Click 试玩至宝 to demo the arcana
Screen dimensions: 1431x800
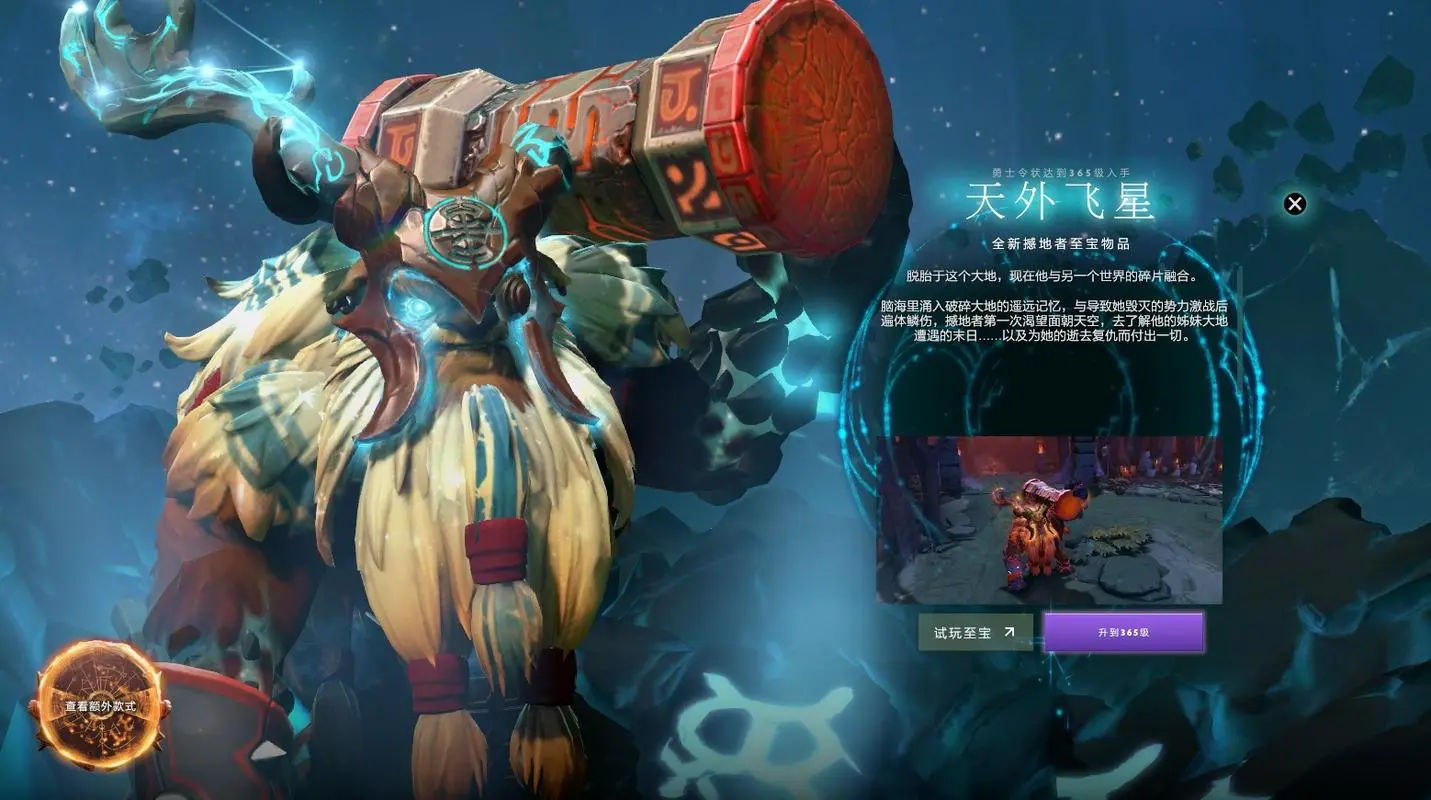[x=975, y=632]
